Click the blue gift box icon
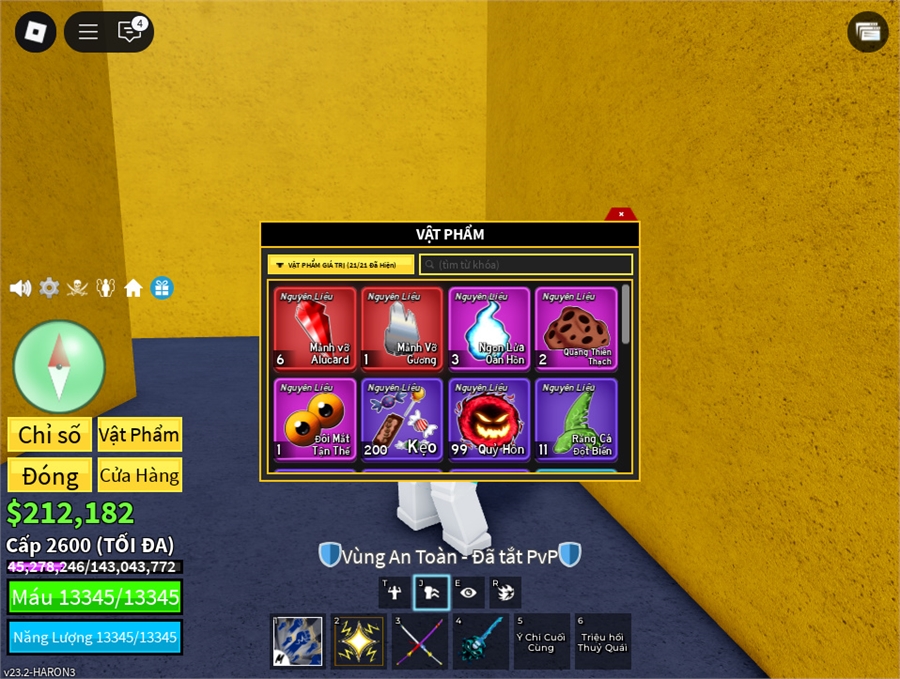The height and width of the screenshot is (679, 900). [x=162, y=288]
